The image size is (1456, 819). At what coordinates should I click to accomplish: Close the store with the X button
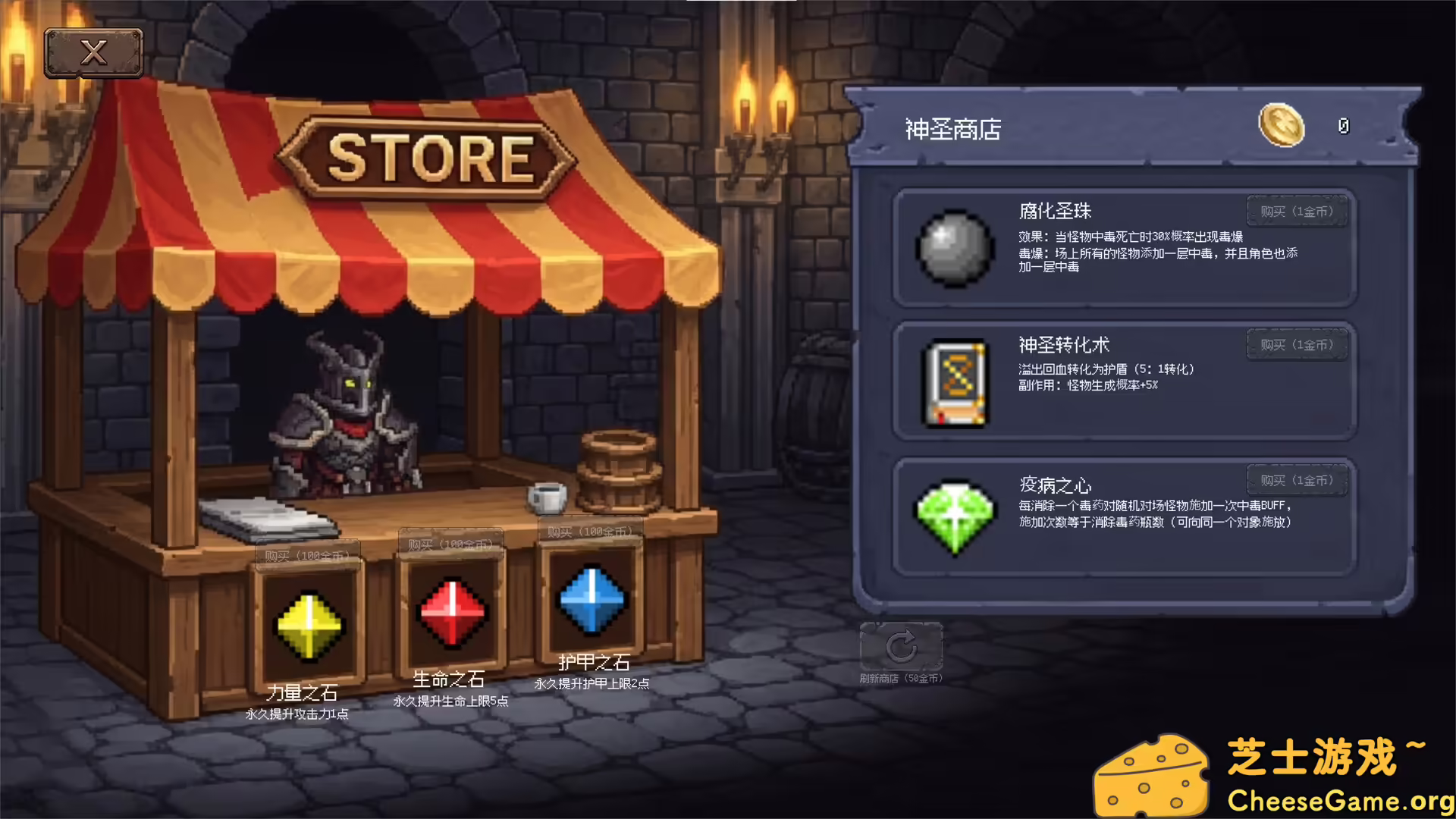93,51
